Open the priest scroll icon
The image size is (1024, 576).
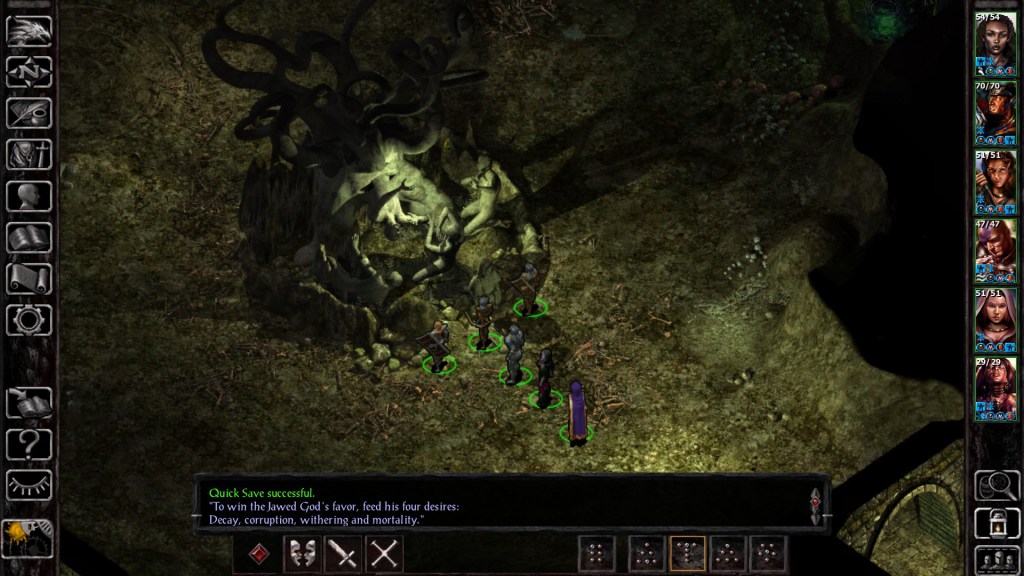coord(28,278)
